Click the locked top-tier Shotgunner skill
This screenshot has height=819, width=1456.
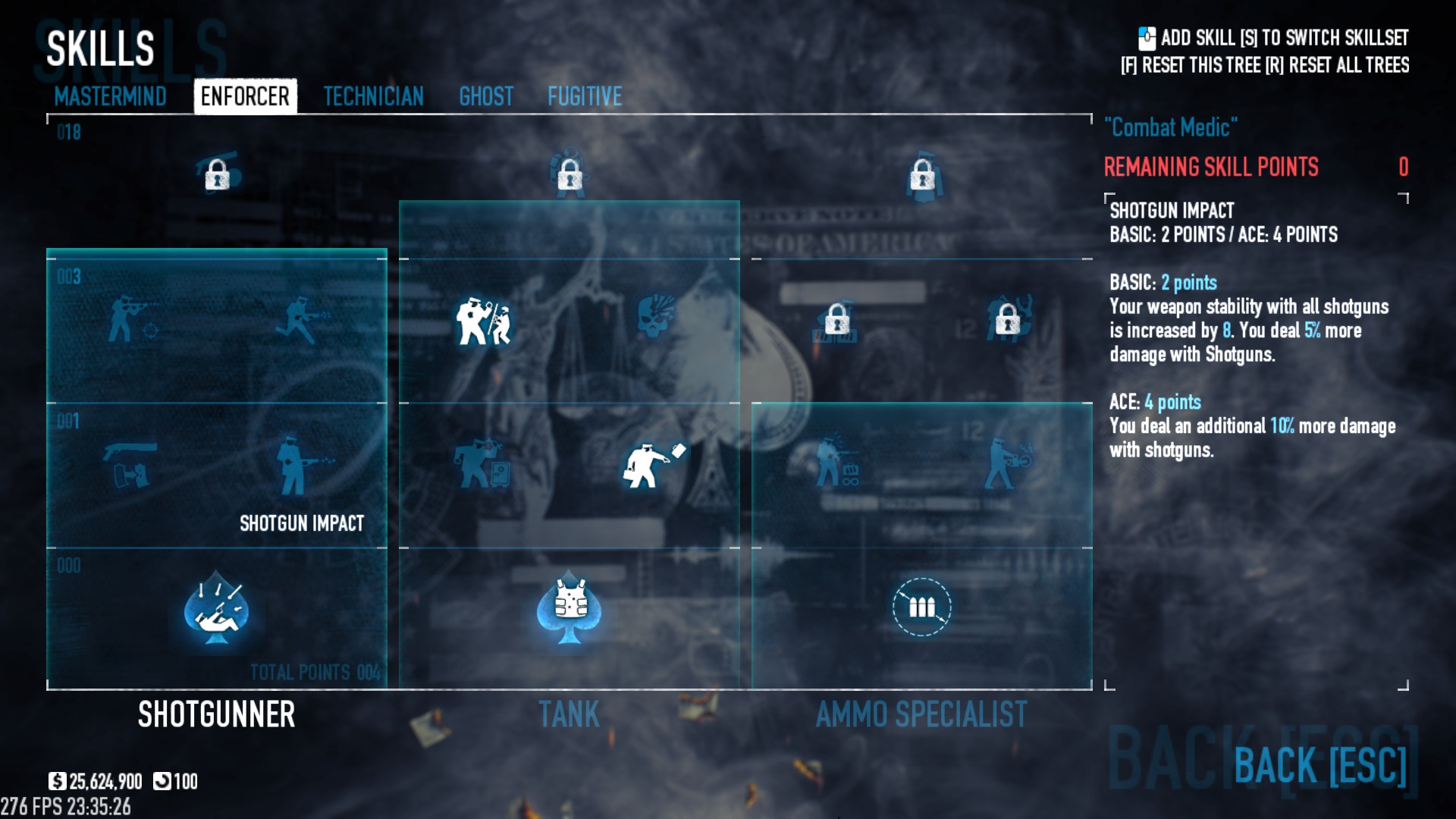[217, 174]
